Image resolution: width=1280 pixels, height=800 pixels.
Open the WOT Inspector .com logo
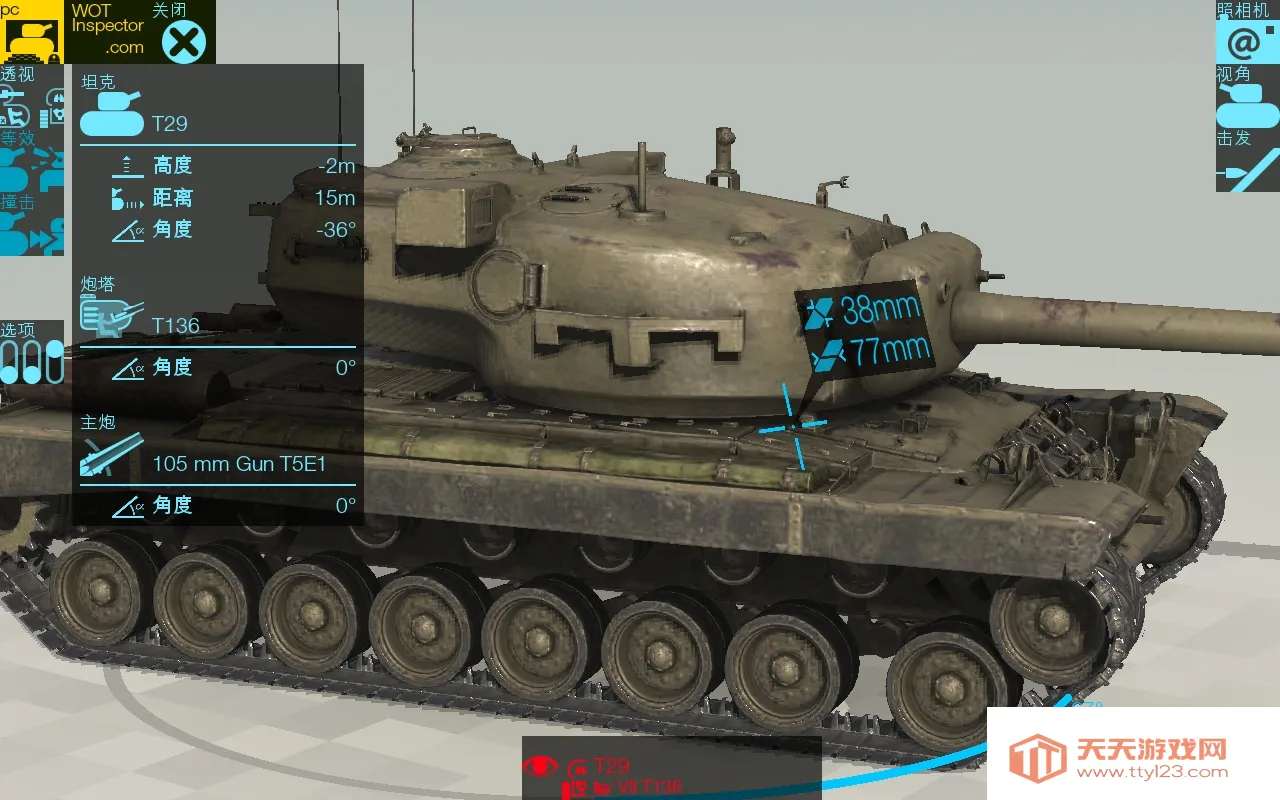coord(107,30)
